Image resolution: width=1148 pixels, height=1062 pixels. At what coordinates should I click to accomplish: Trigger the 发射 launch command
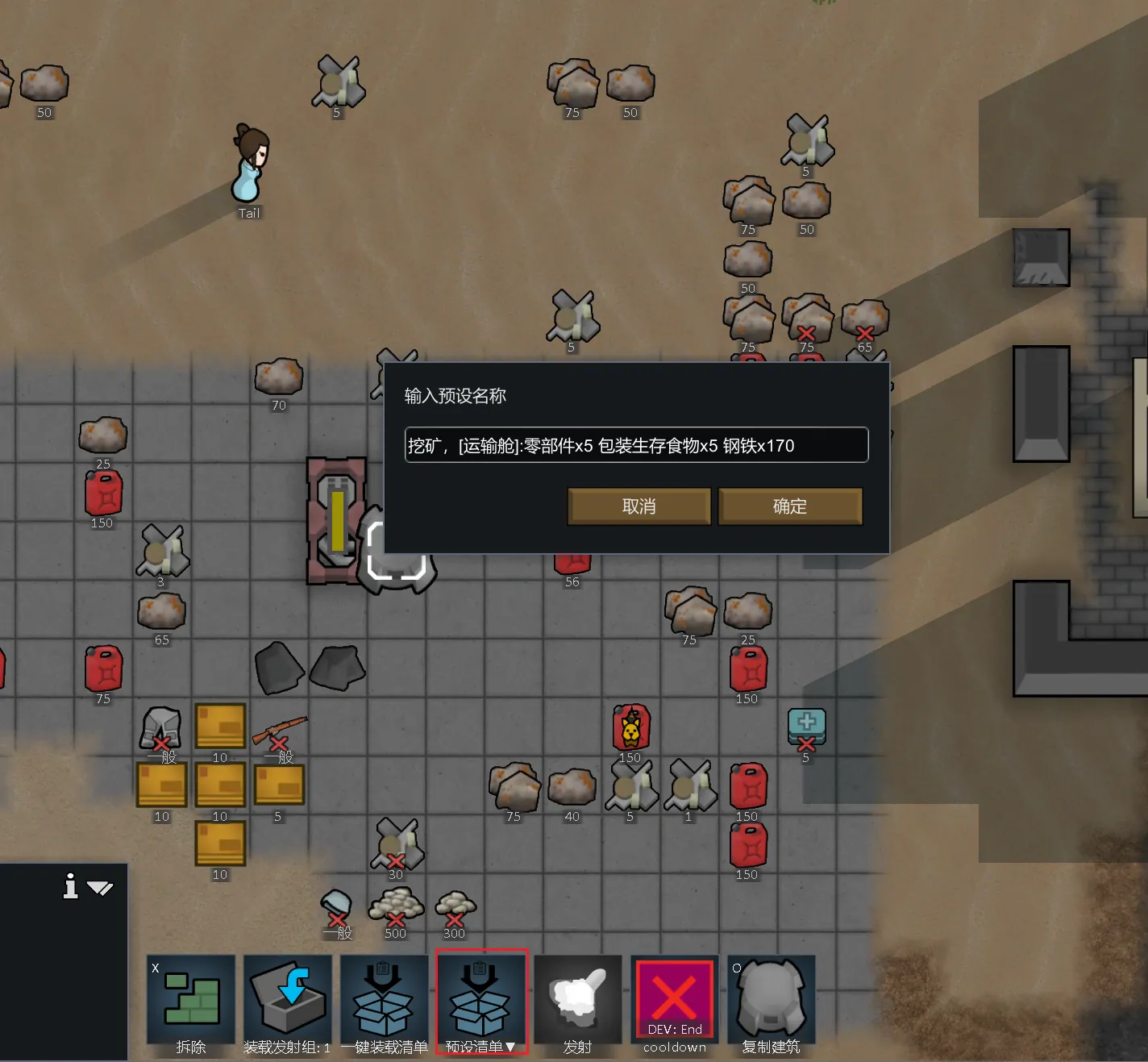577,1003
